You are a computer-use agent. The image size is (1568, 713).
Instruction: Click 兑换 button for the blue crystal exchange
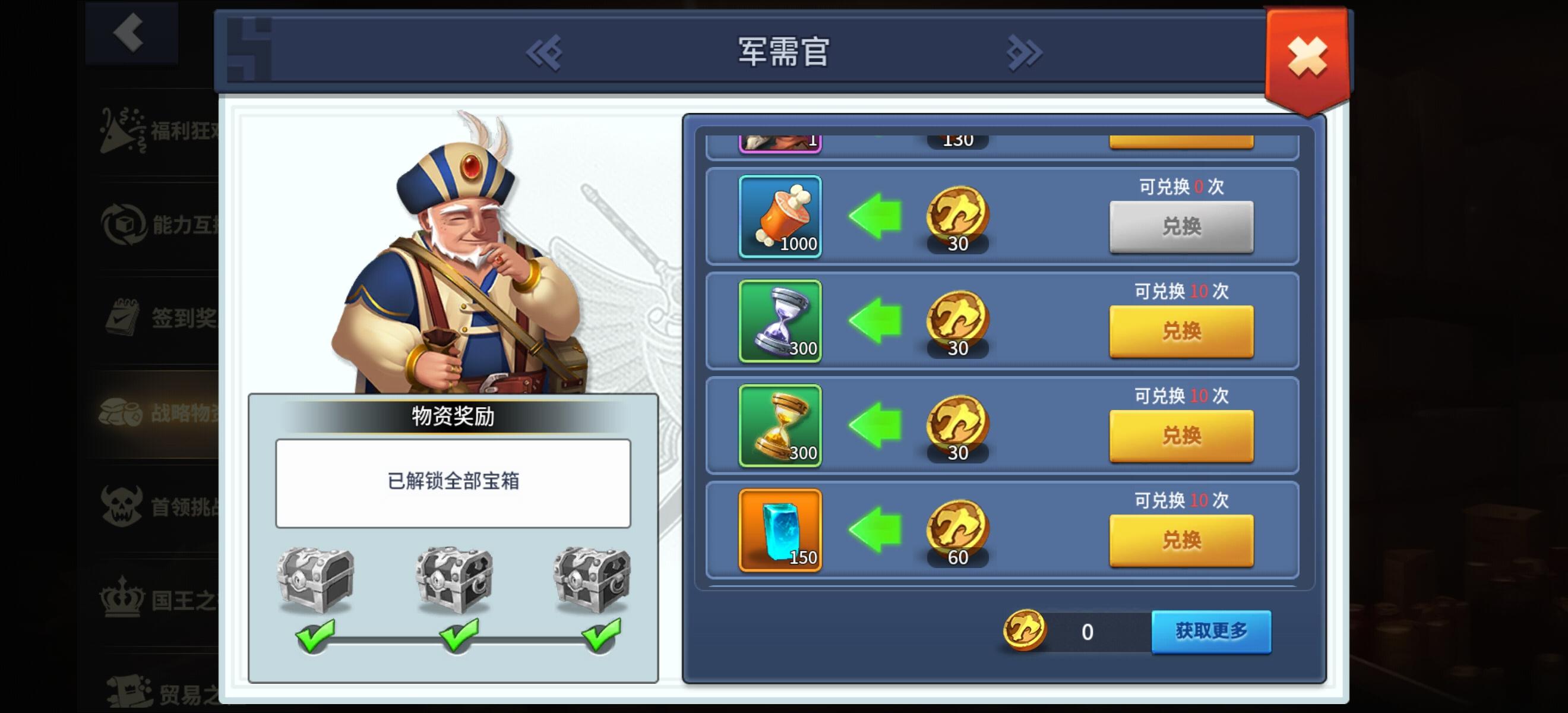(1181, 541)
